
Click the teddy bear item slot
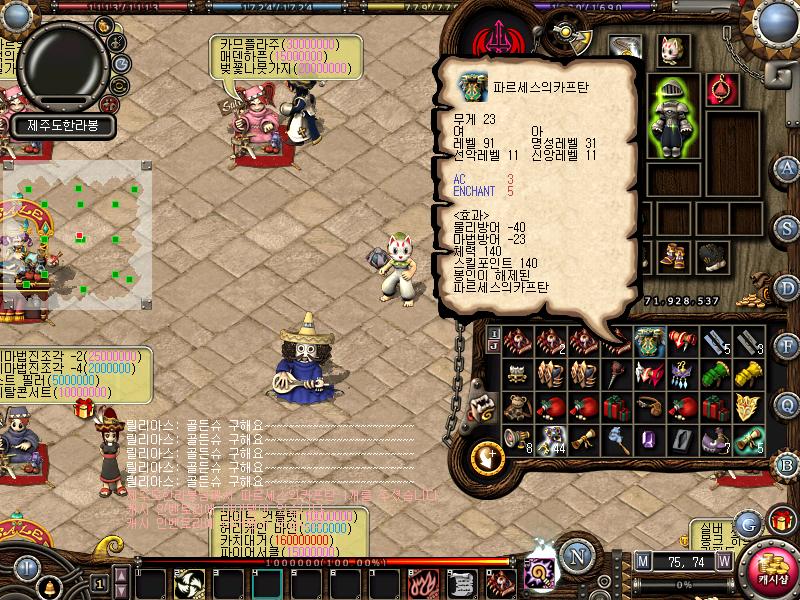(x=517, y=408)
